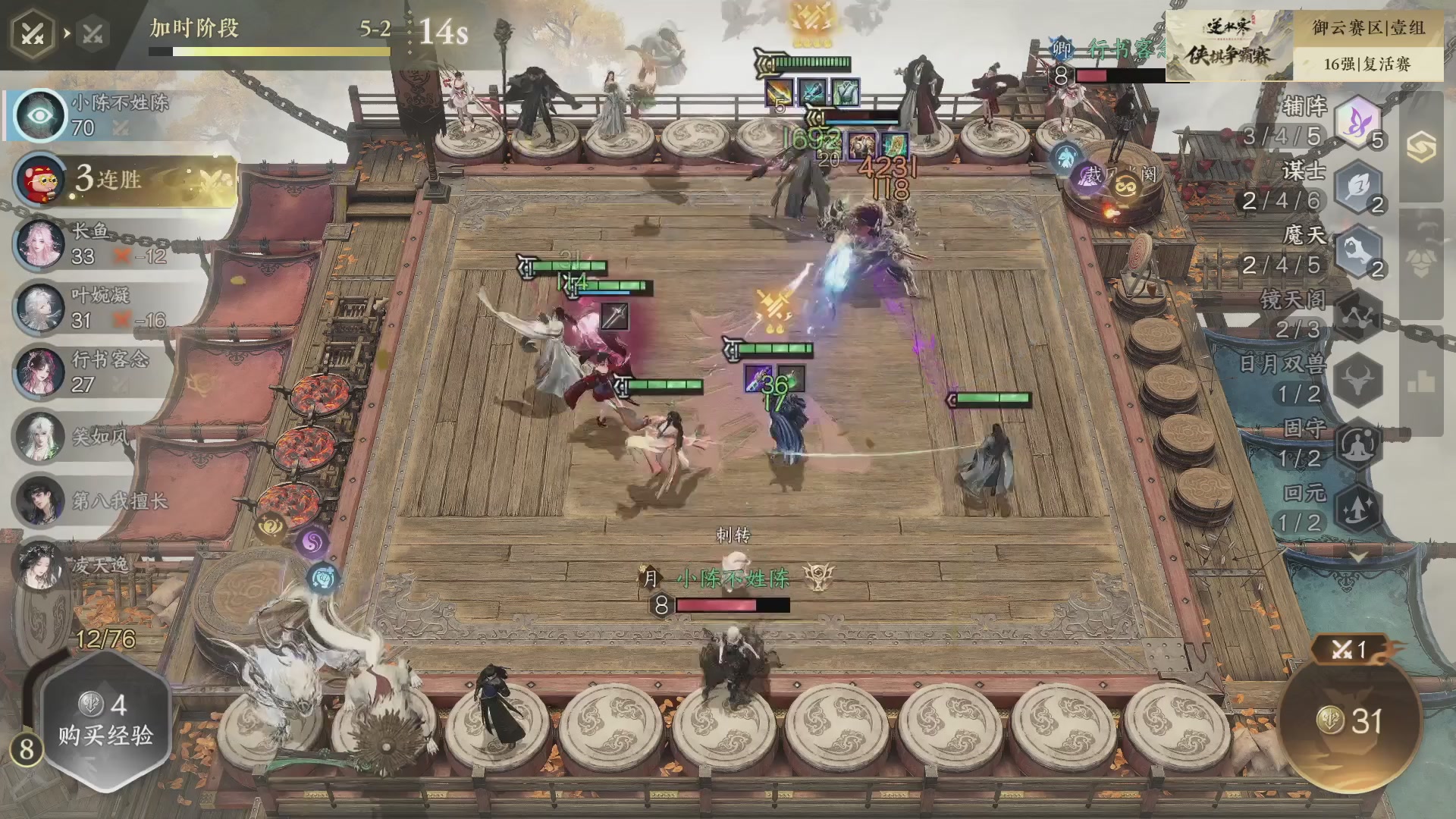
Task: Inspect the 固守 synergy icon
Action: coord(1357,444)
